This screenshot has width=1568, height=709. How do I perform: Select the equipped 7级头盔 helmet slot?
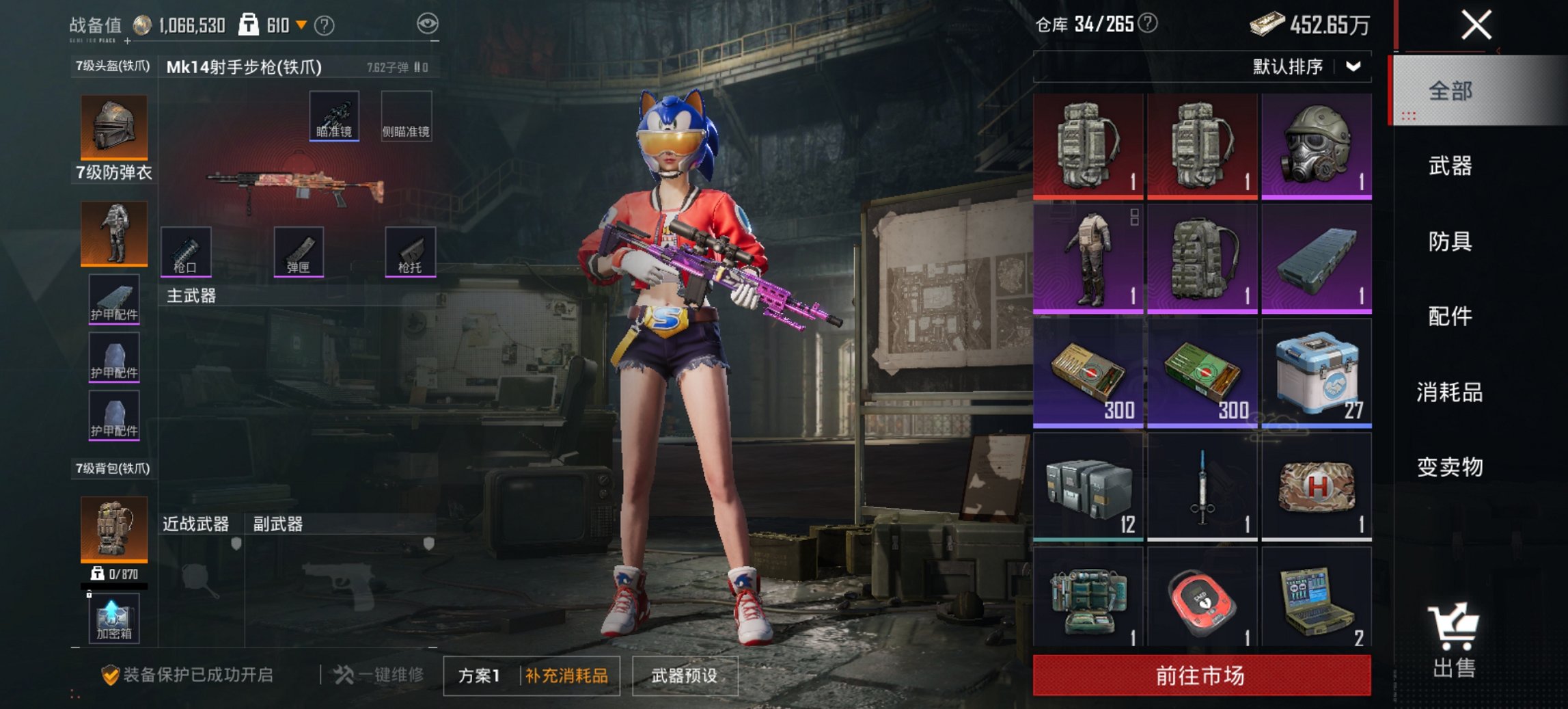coord(113,126)
